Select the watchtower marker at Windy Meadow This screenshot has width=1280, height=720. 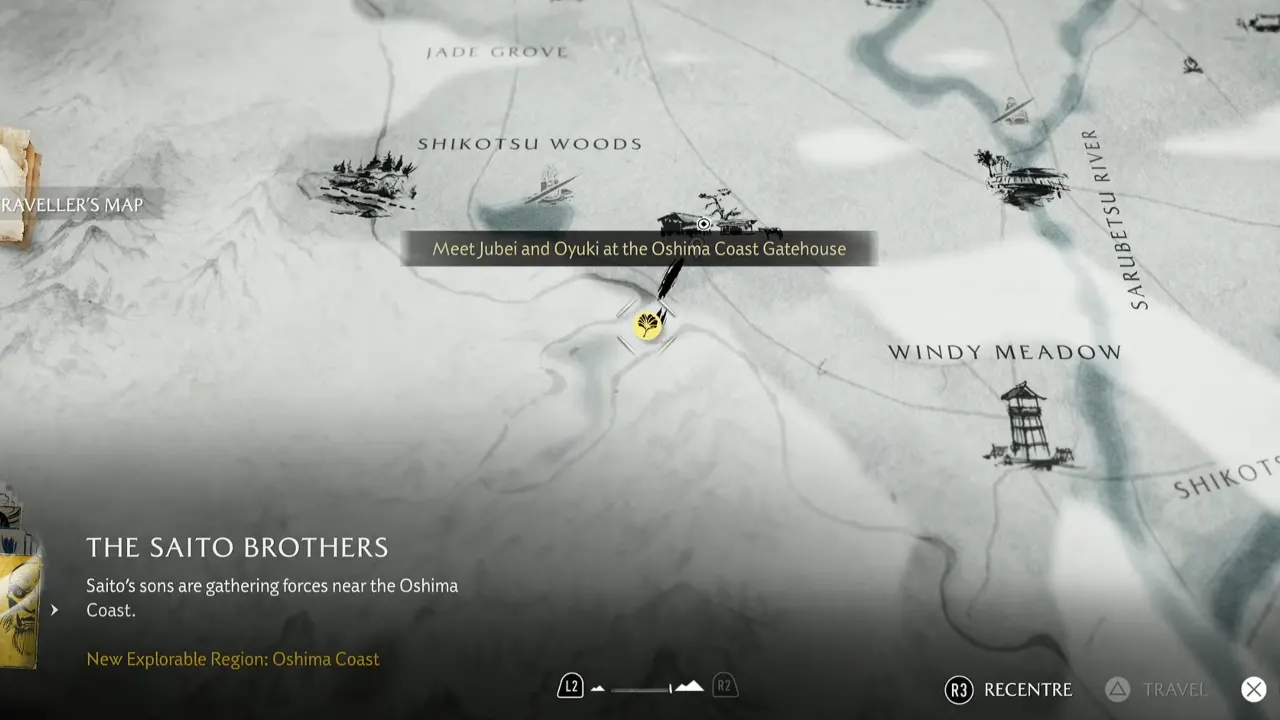coord(1025,425)
